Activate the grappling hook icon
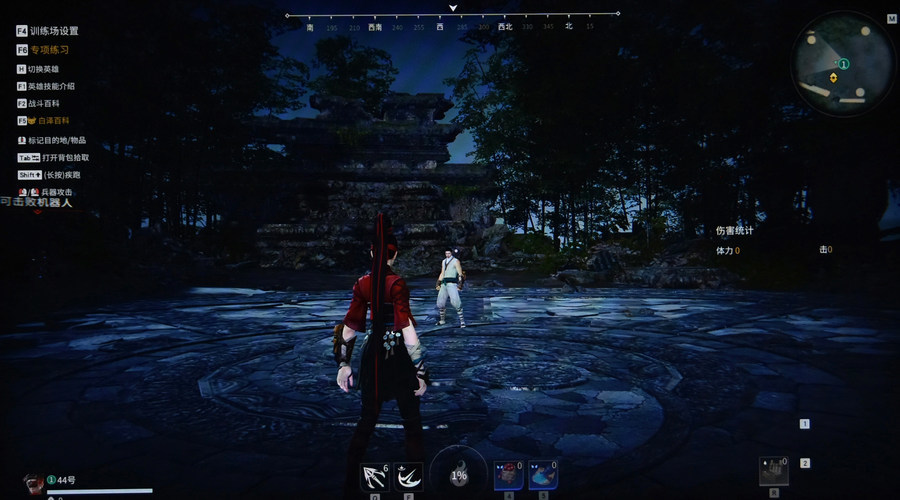Screen dimensions: 900x500 pyautogui.click(x=375, y=476)
